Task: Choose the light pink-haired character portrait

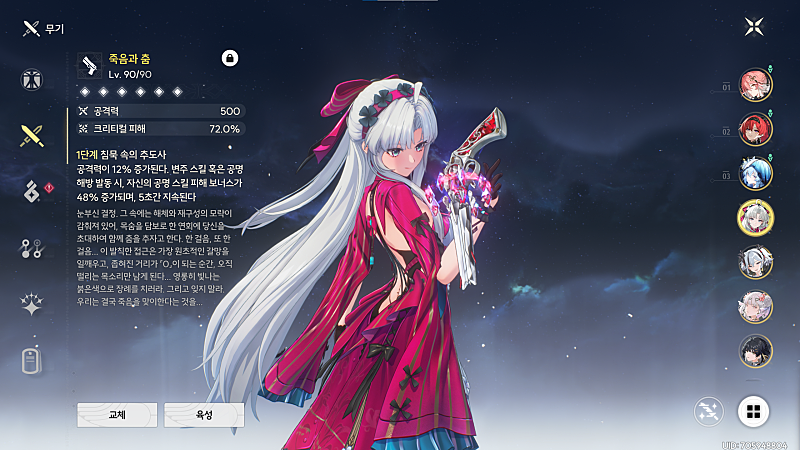Action: pyautogui.click(x=755, y=306)
